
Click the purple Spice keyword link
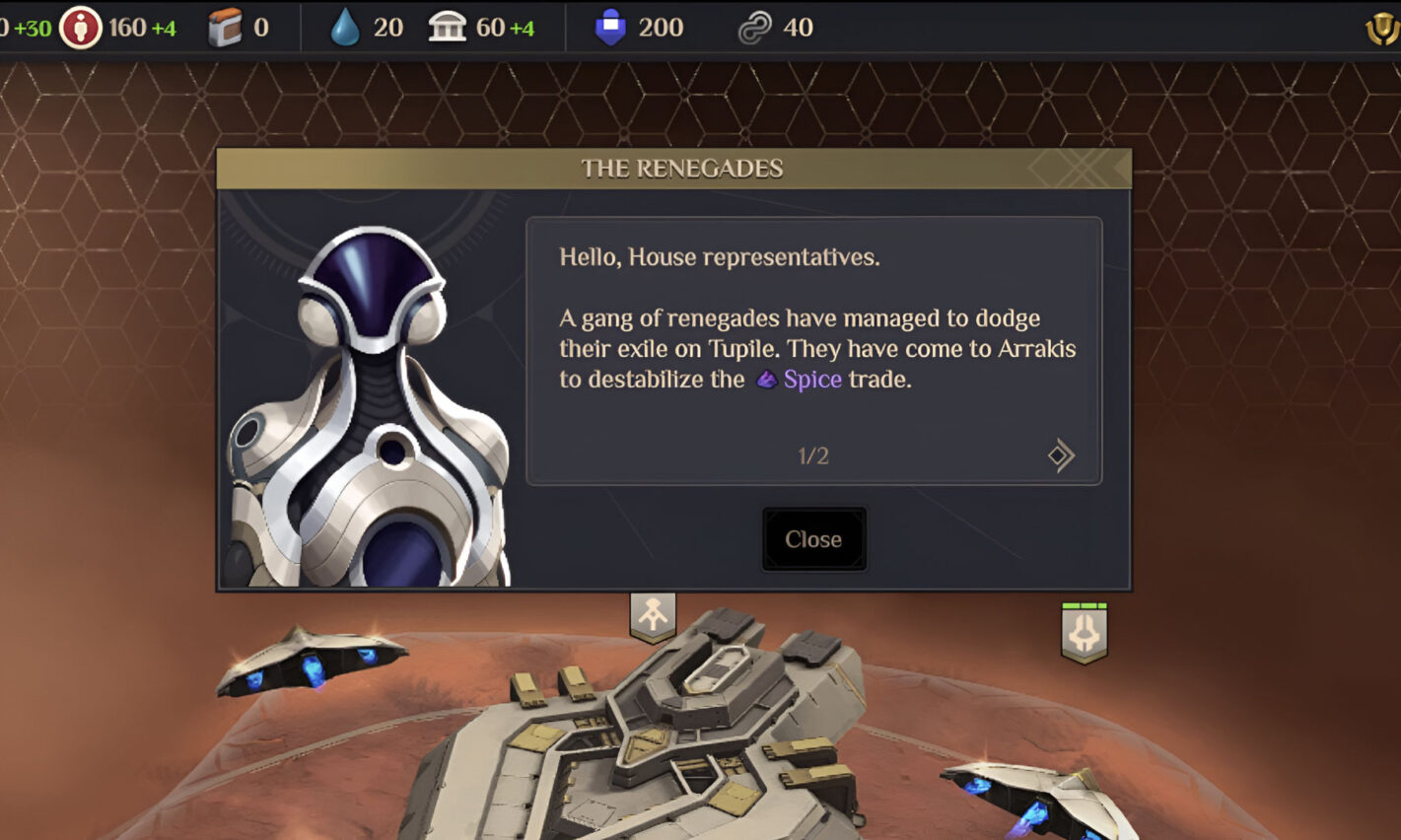pos(811,380)
